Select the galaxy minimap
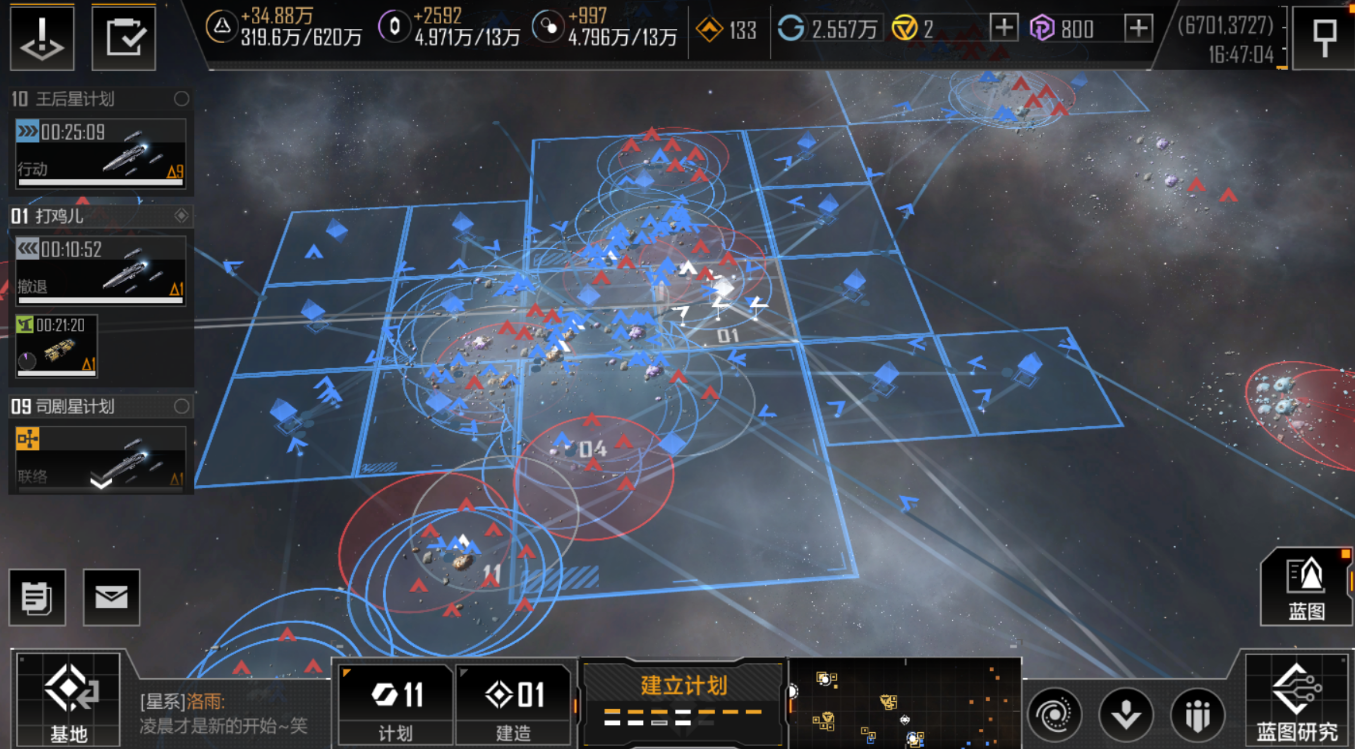The height and width of the screenshot is (749, 1355). [x=904, y=703]
